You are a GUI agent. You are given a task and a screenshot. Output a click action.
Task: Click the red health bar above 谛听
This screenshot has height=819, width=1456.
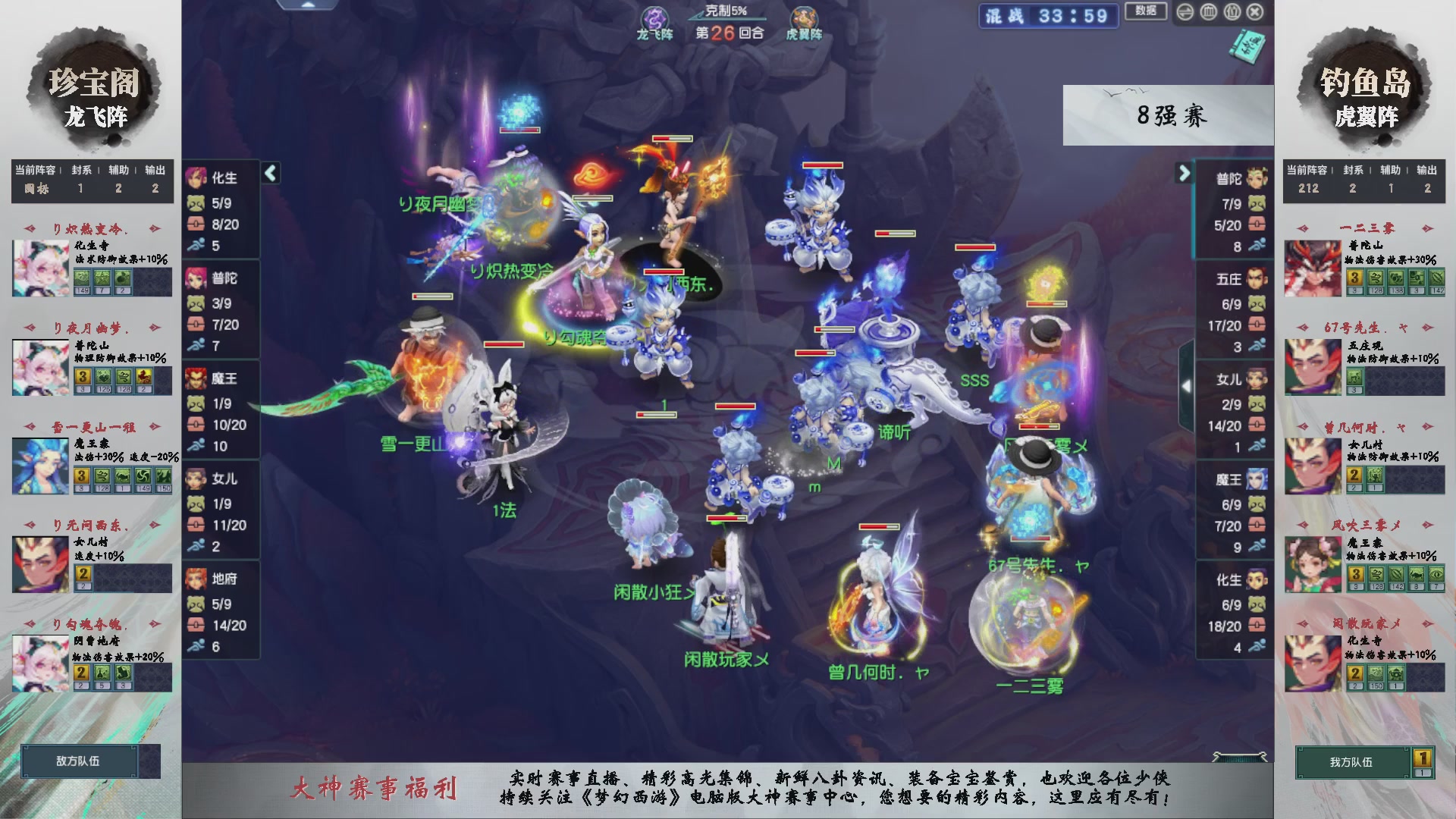(x=815, y=353)
